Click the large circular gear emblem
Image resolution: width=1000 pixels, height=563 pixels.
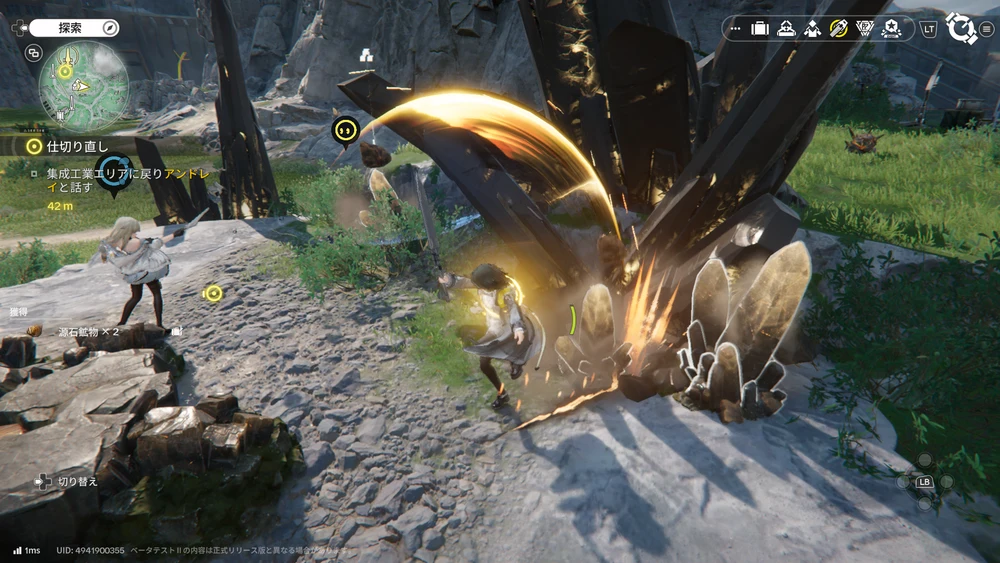point(961,28)
